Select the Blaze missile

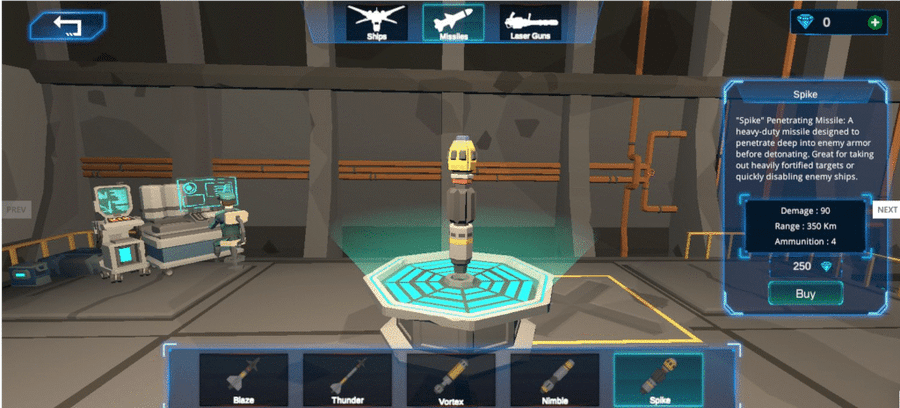[244, 378]
